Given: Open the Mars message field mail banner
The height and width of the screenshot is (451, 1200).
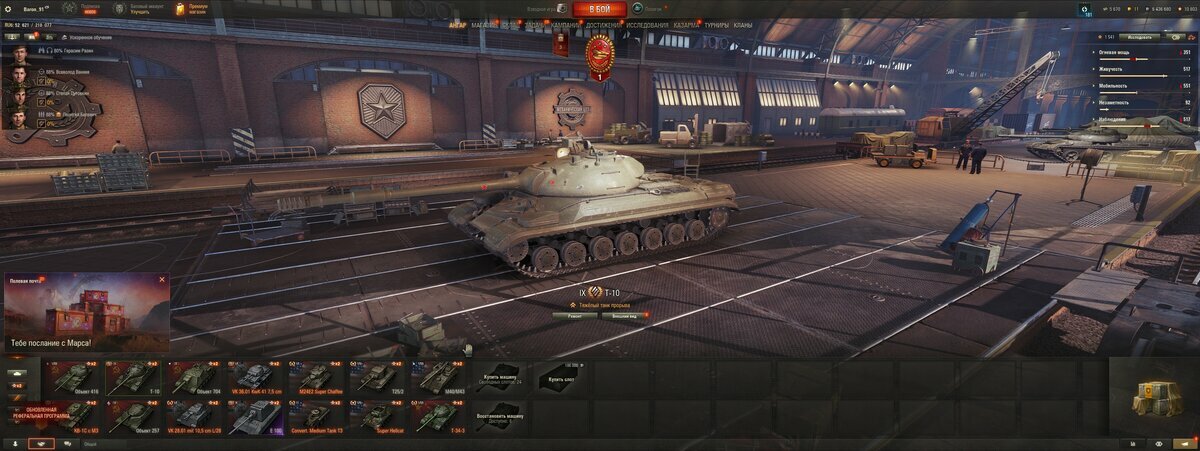Looking at the screenshot, I should (87, 314).
